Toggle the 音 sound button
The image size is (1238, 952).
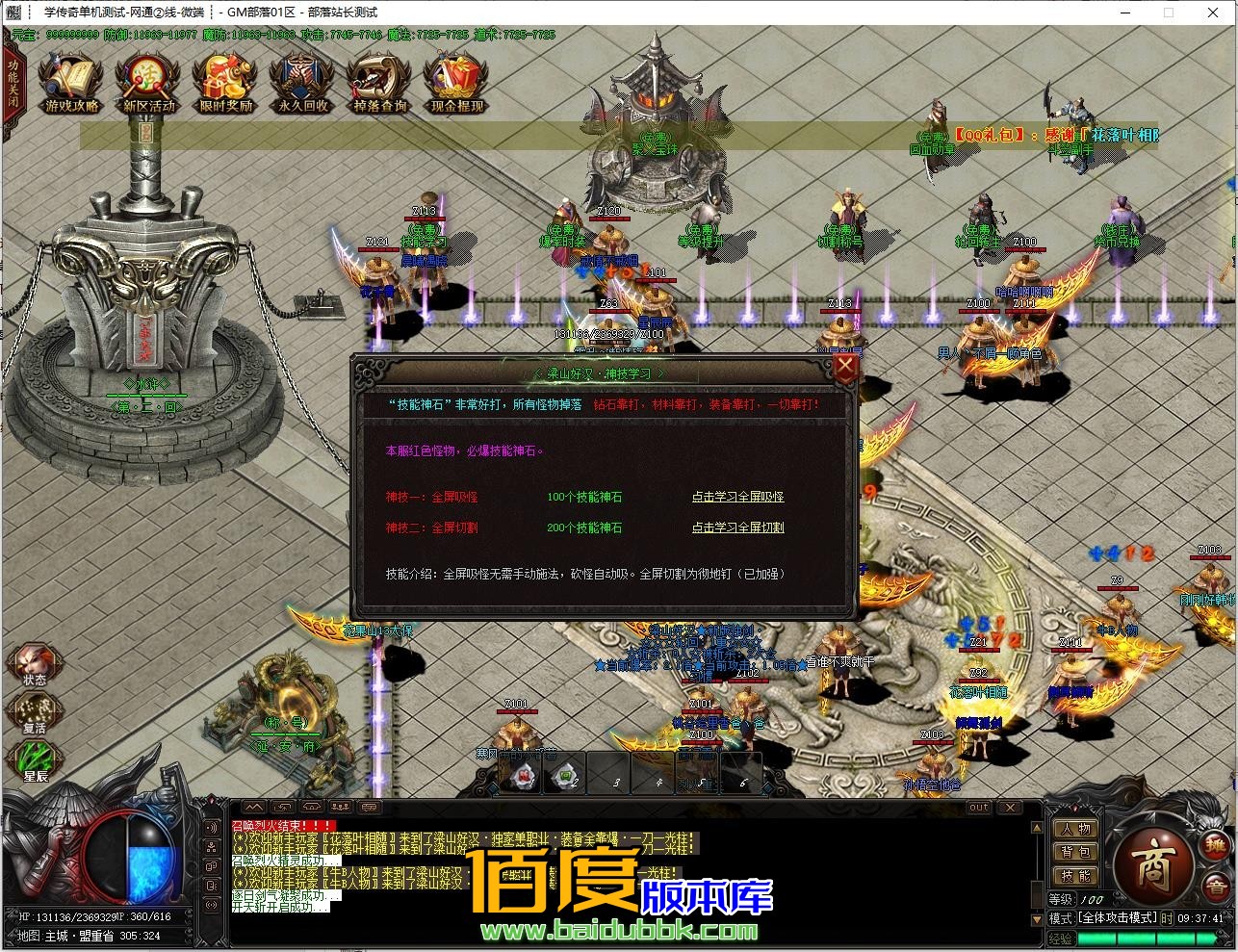pyautogui.click(x=1217, y=887)
